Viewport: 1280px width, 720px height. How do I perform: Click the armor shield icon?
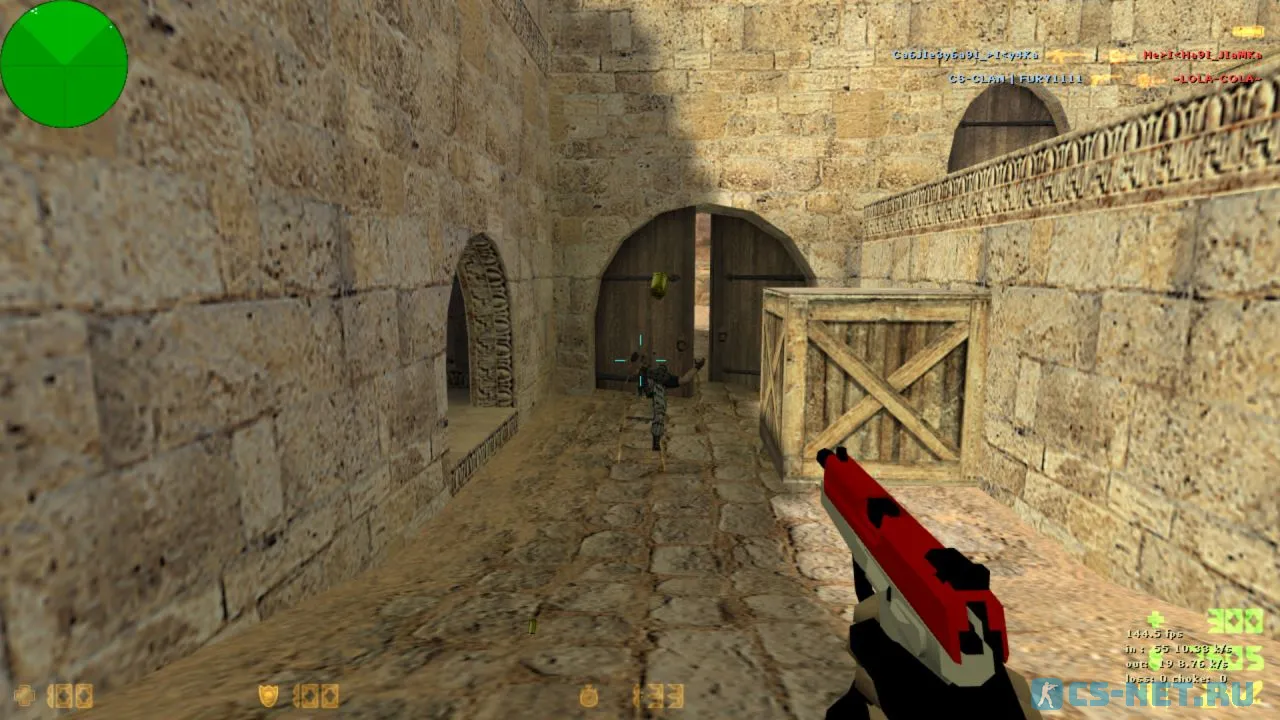(x=268, y=695)
